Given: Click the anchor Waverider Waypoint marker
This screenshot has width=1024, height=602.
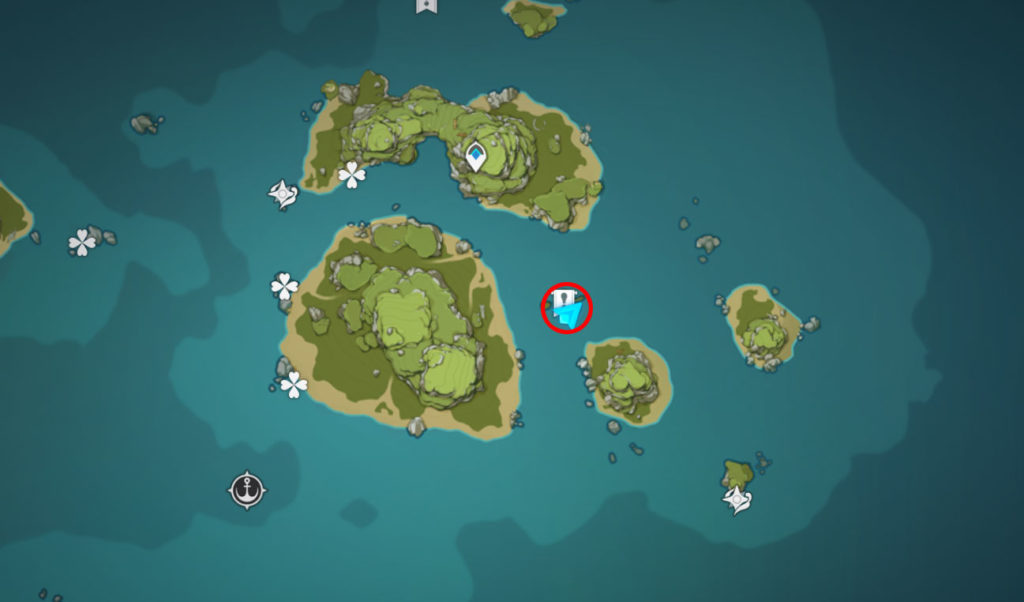Looking at the screenshot, I should coord(246,490).
